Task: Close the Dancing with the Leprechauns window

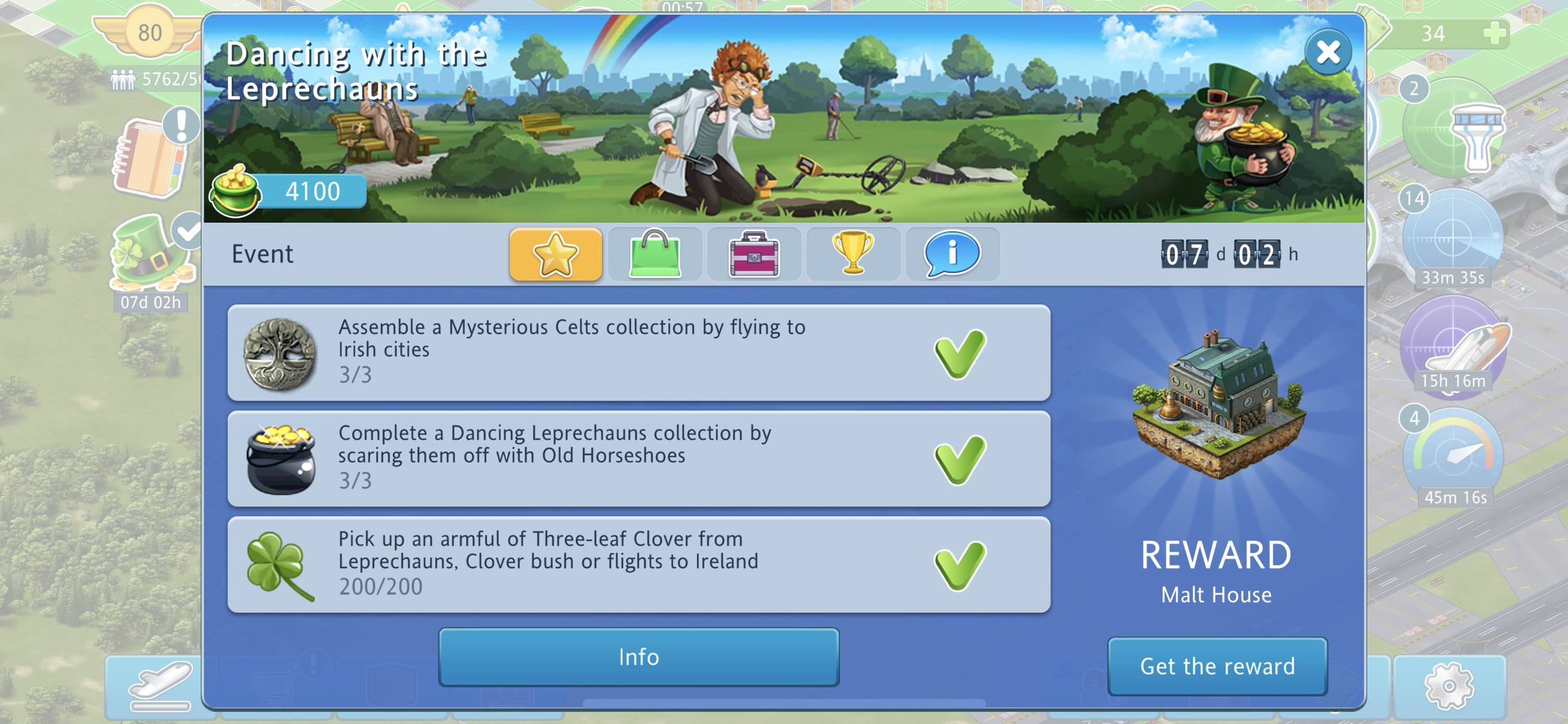Action: coord(1327,53)
